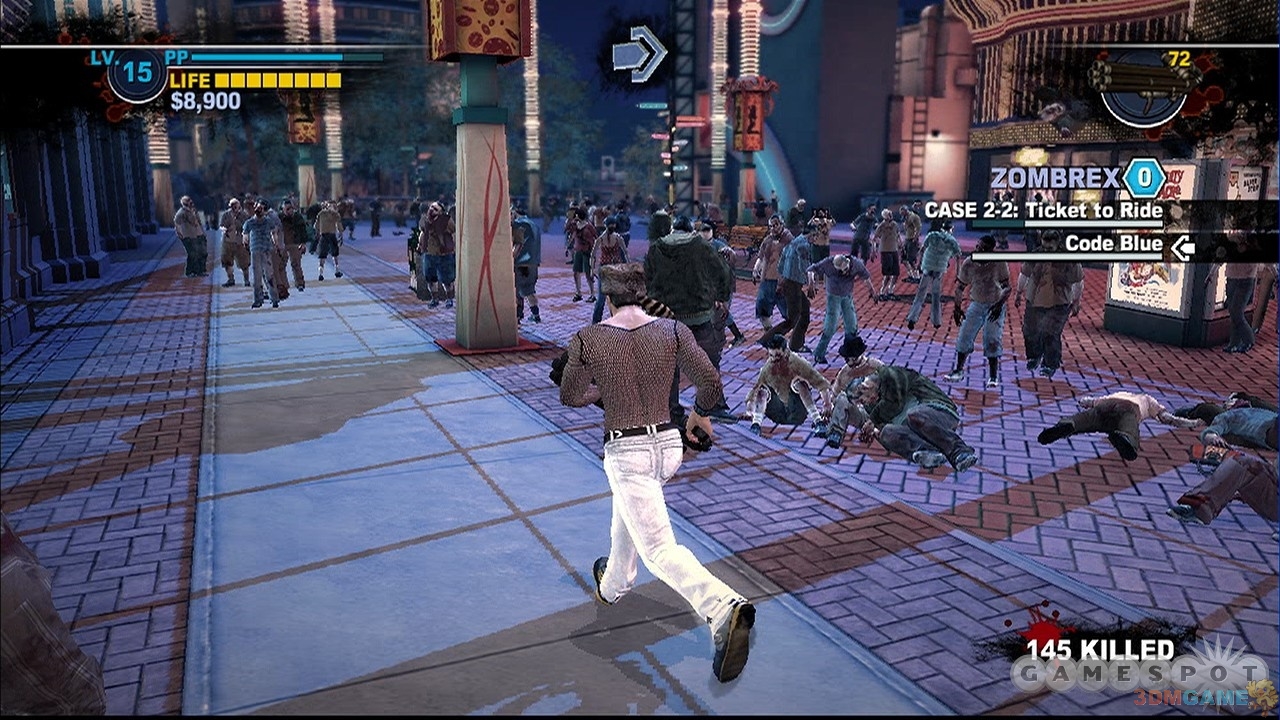Image resolution: width=1280 pixels, height=720 pixels.
Task: Open the Case 2-2 Ticket to Ride objective
Action: [x=1043, y=211]
